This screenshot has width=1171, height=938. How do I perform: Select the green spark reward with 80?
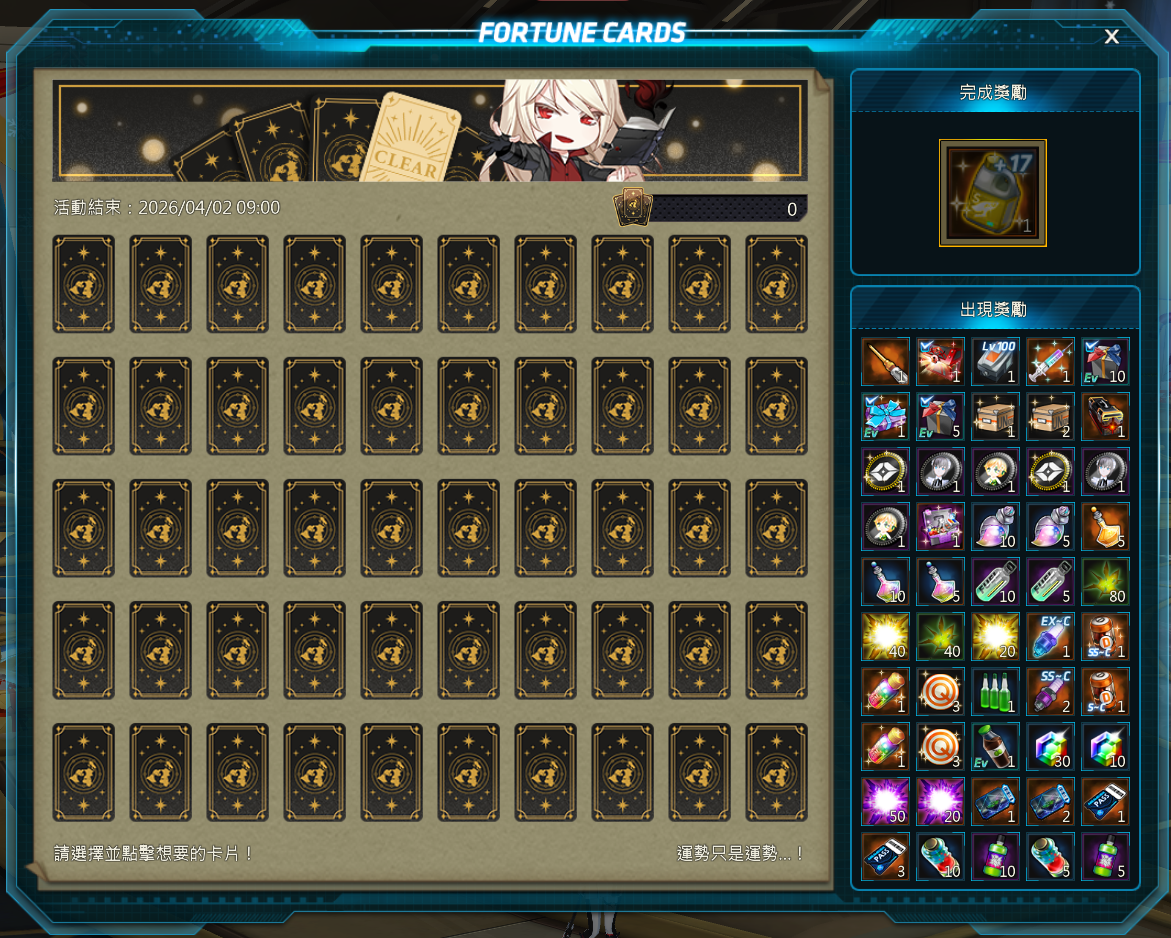coord(1105,581)
